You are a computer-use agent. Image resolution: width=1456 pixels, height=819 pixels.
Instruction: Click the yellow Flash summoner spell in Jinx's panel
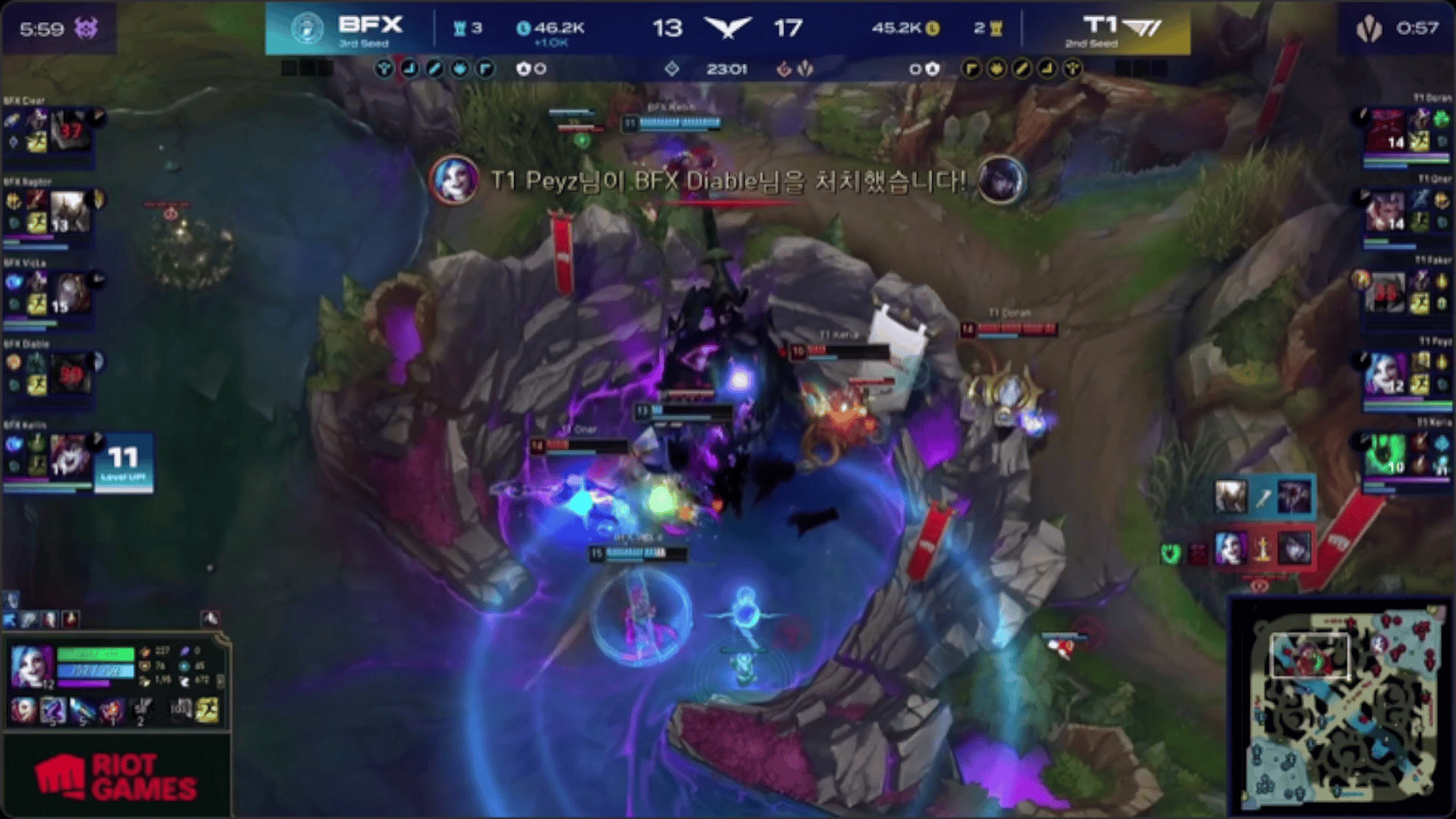tap(206, 711)
